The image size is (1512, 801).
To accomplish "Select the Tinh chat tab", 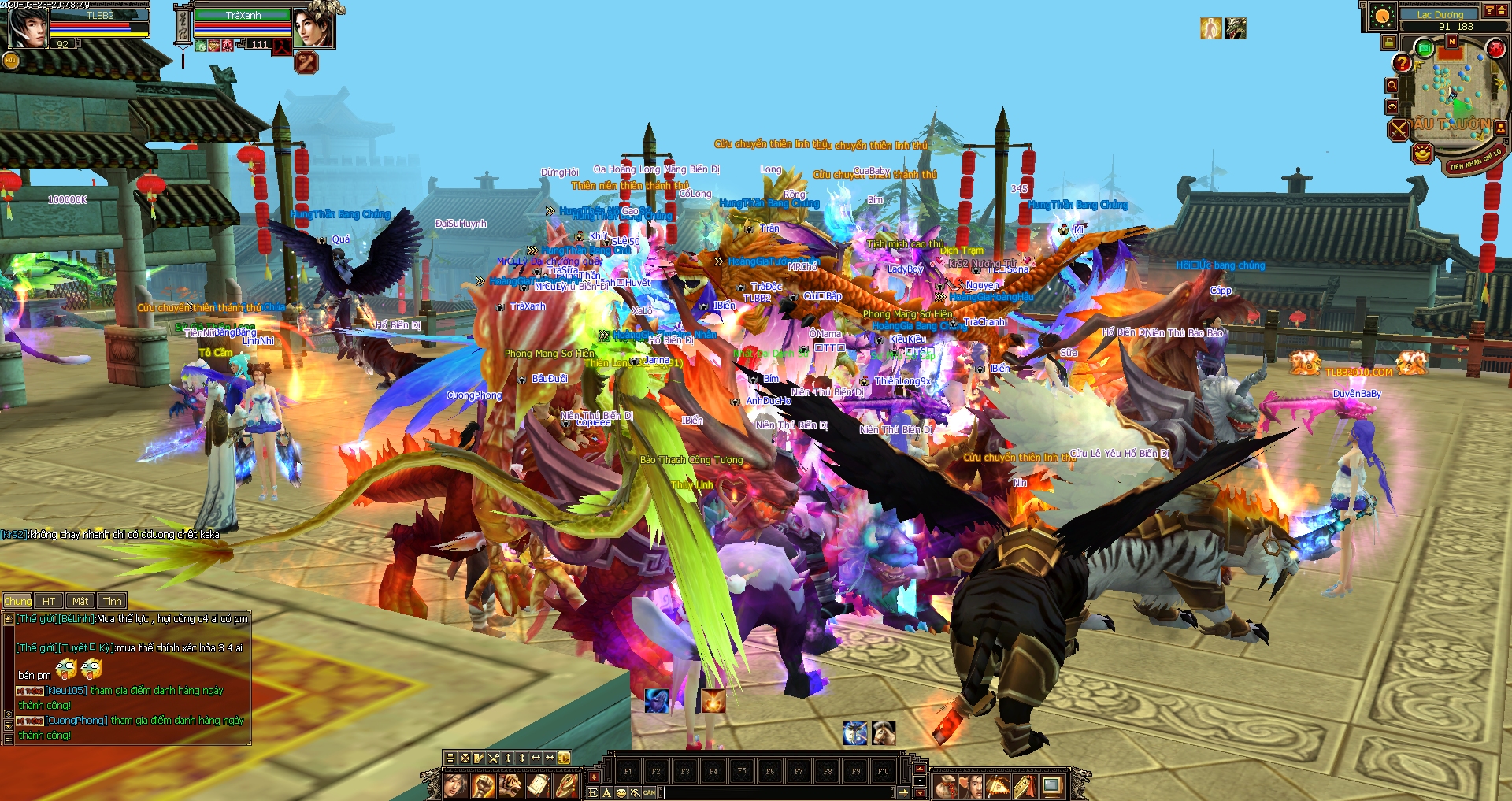I will click(113, 601).
